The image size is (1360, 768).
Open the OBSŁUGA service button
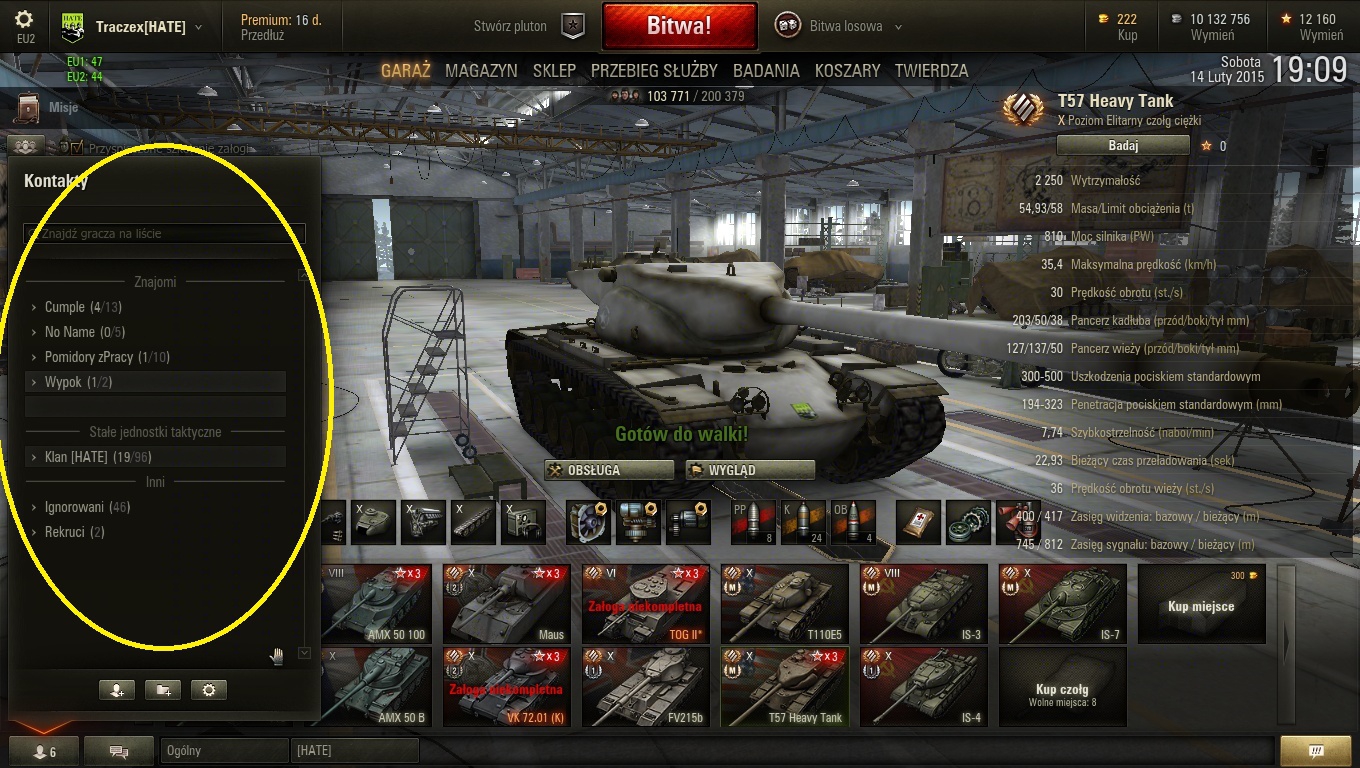pos(609,470)
